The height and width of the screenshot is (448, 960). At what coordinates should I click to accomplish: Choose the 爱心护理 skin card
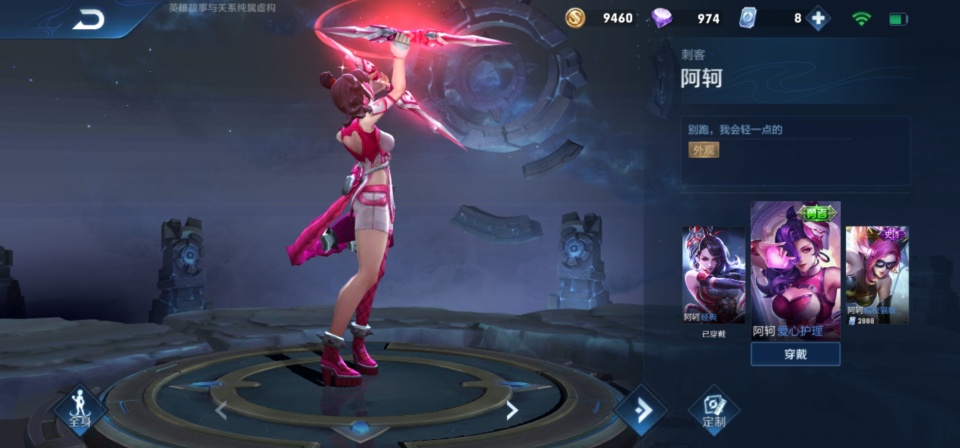795,270
